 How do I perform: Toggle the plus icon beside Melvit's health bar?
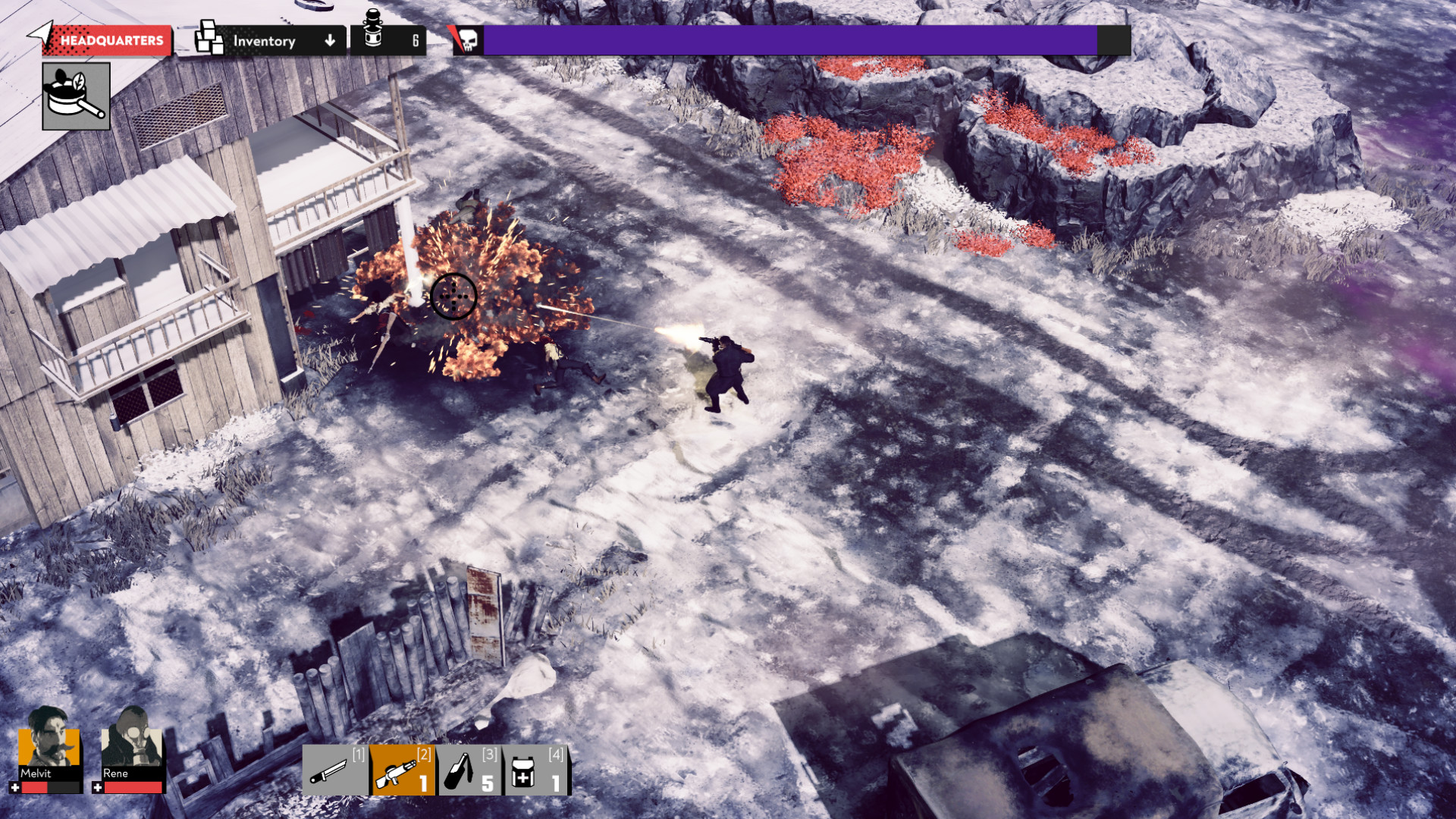pos(15,787)
